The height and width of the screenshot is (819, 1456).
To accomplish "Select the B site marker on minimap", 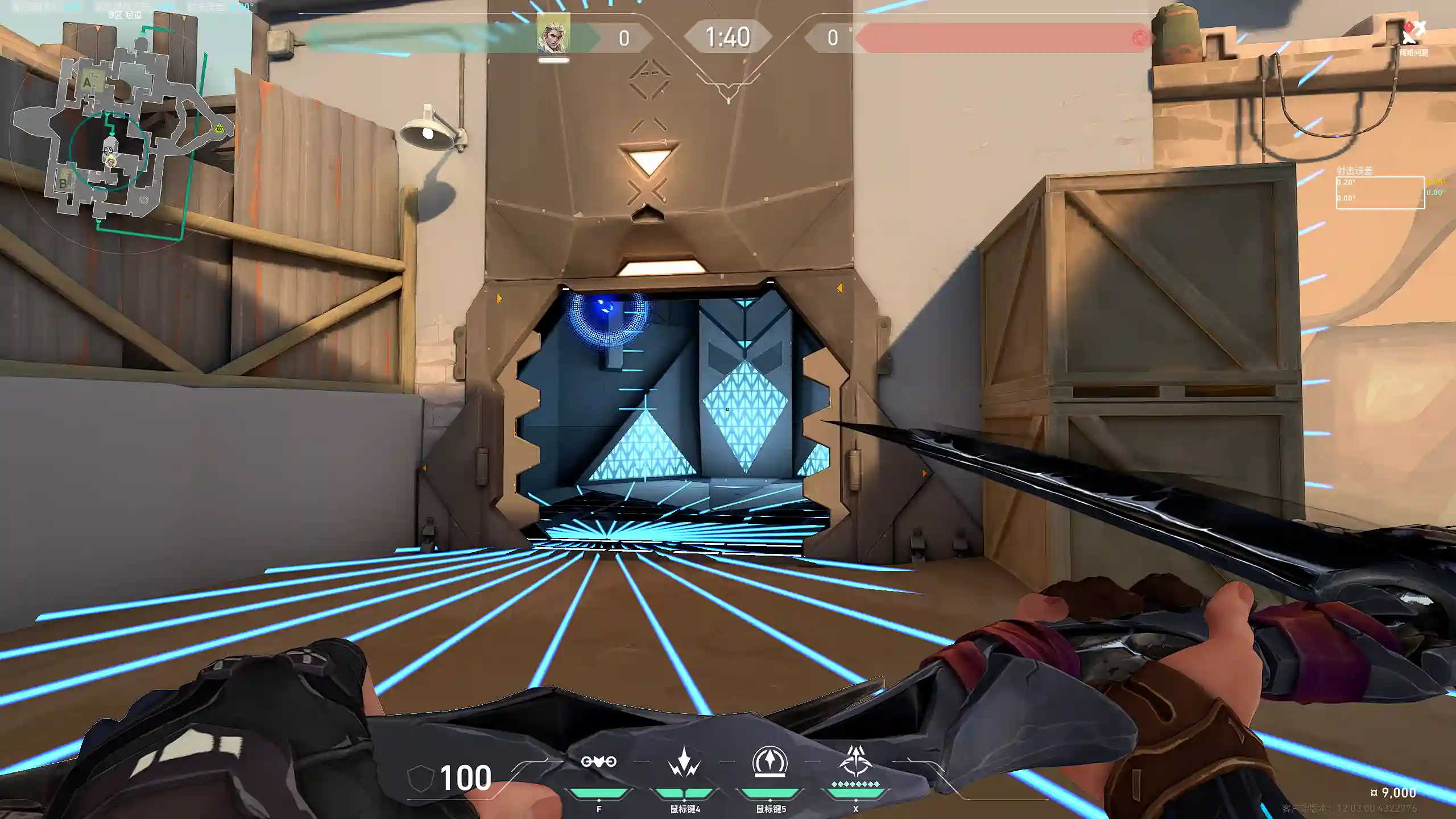I will [63, 183].
